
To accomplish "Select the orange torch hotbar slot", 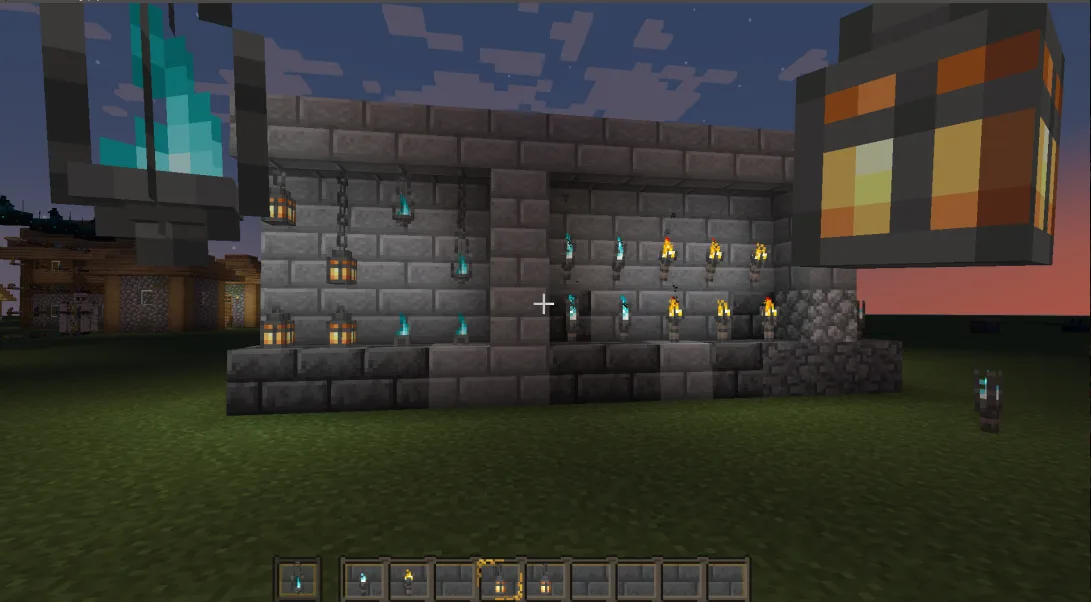I will pos(408,580).
